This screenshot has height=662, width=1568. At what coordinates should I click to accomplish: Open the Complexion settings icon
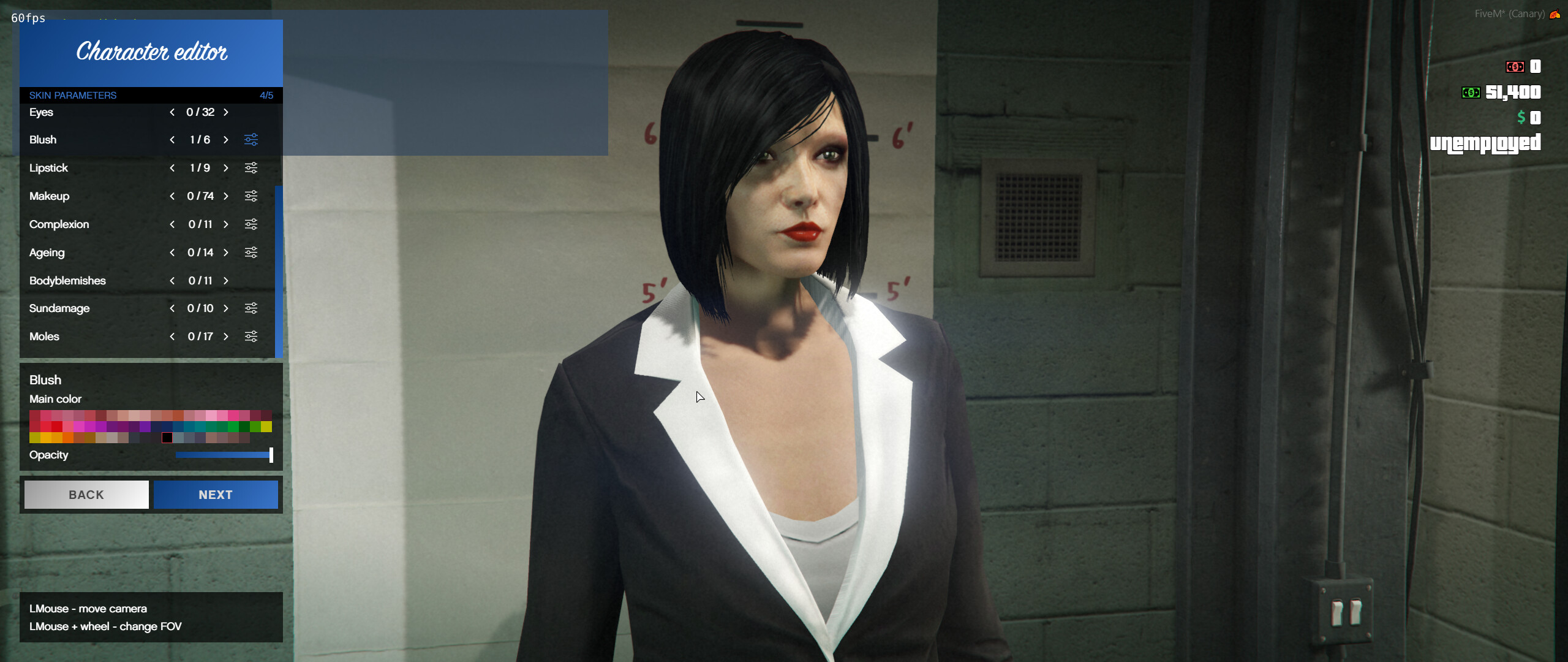(x=250, y=224)
